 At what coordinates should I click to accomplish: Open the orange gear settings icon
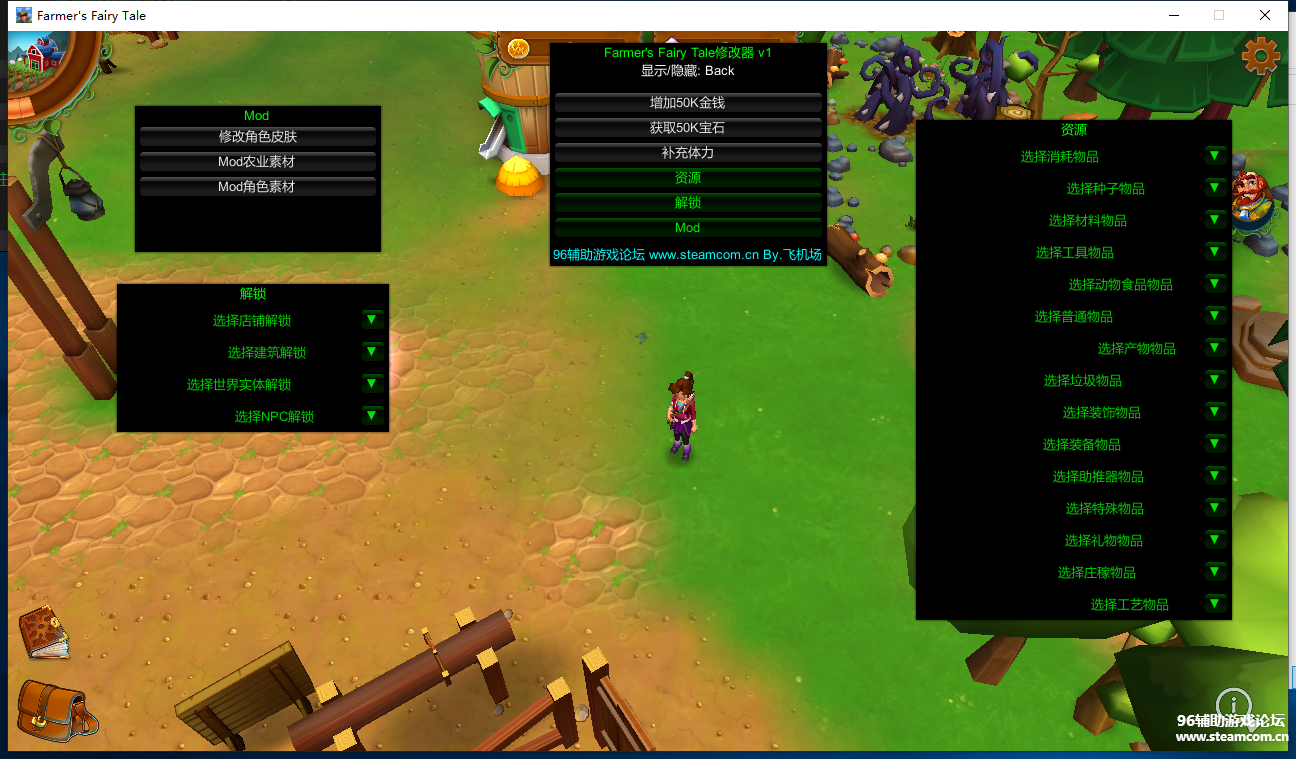[x=1260, y=56]
